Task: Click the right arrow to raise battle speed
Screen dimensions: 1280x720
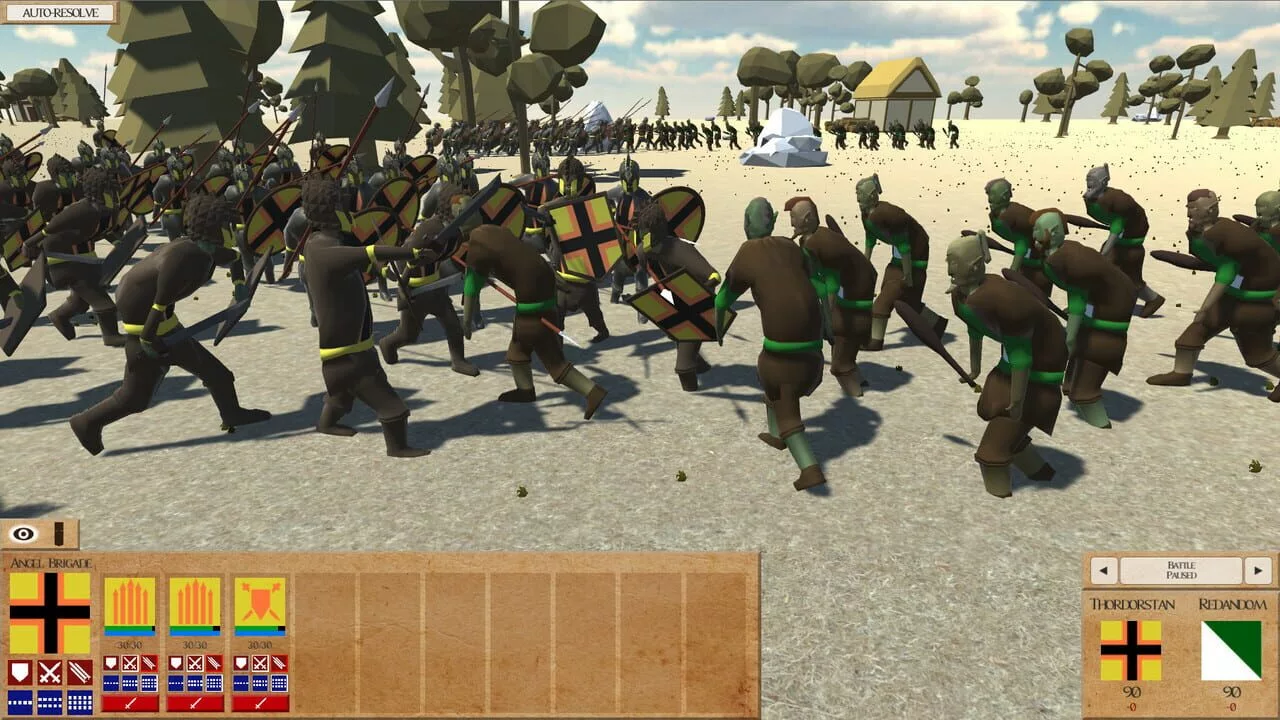Action: point(1257,570)
